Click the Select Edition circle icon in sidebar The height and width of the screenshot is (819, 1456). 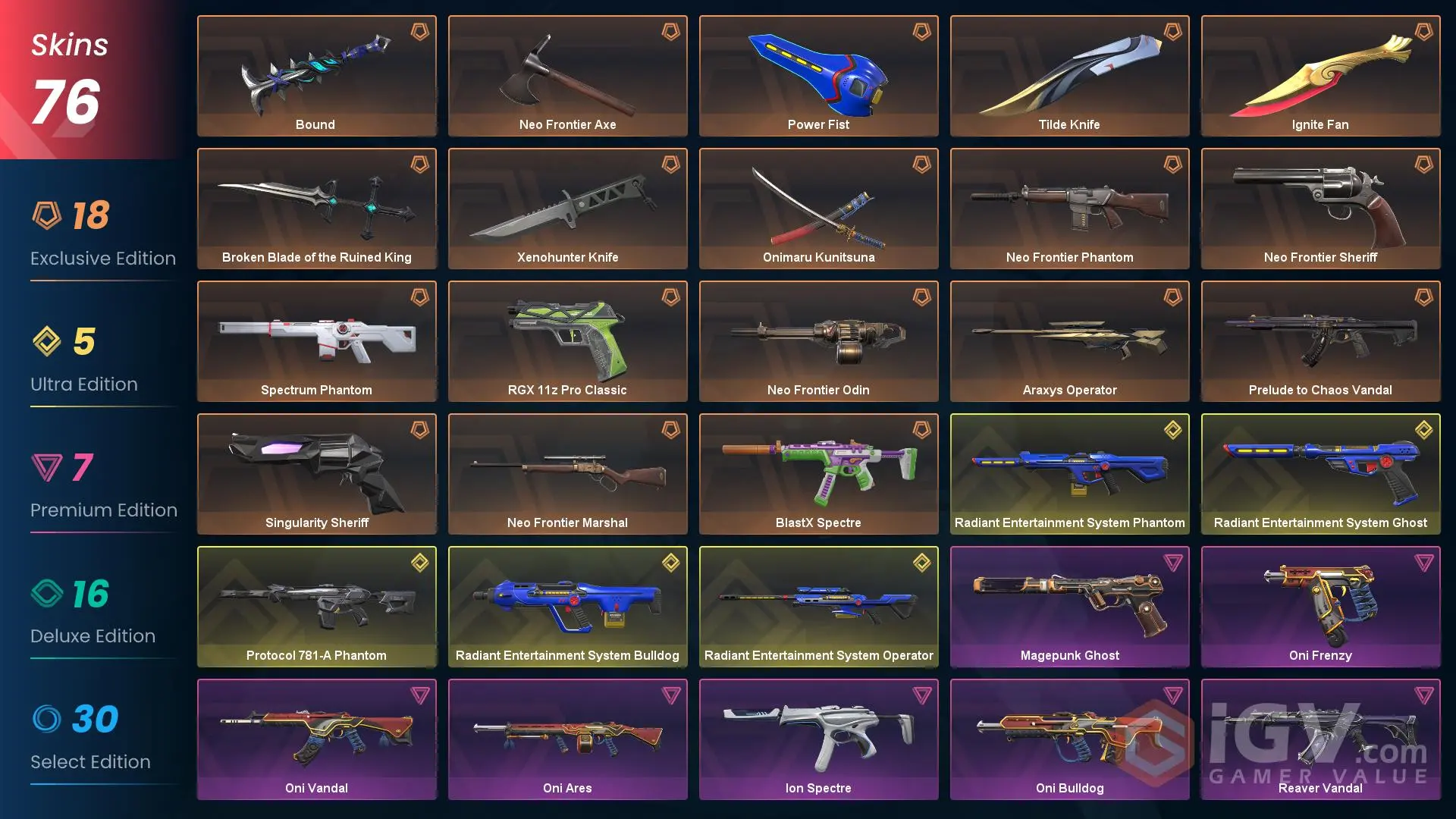coord(47,720)
